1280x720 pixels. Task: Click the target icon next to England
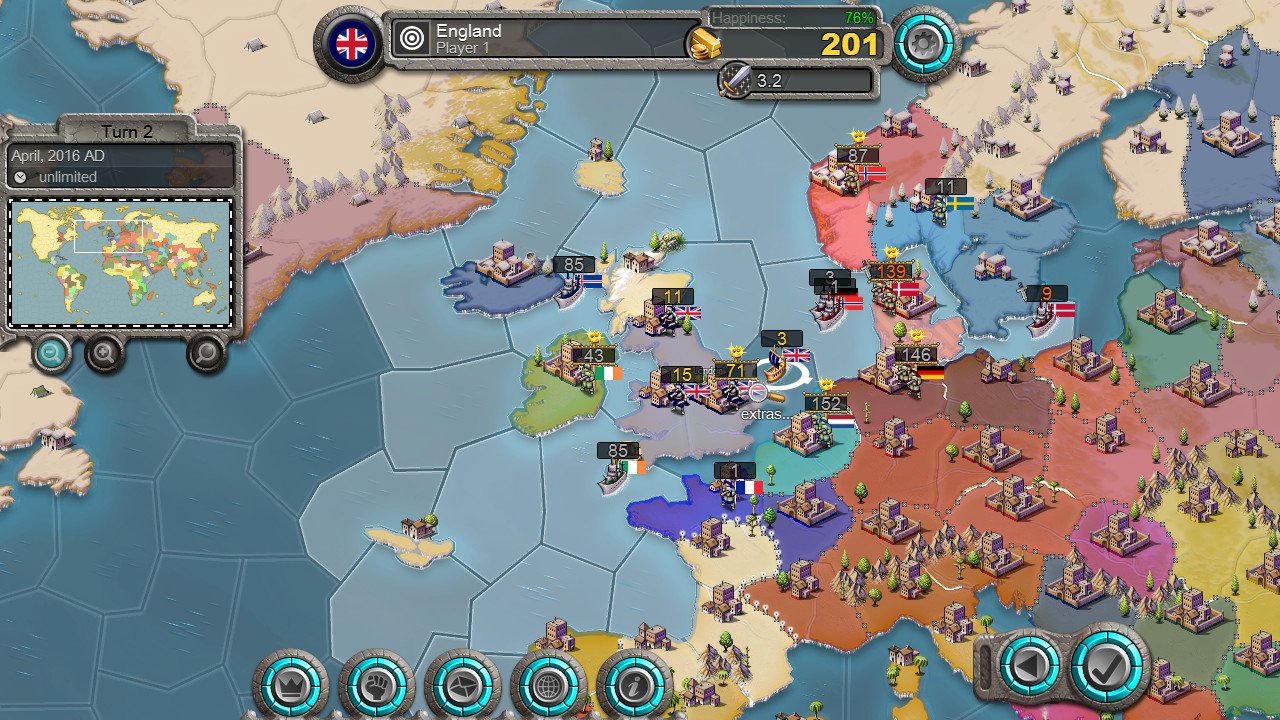point(411,38)
